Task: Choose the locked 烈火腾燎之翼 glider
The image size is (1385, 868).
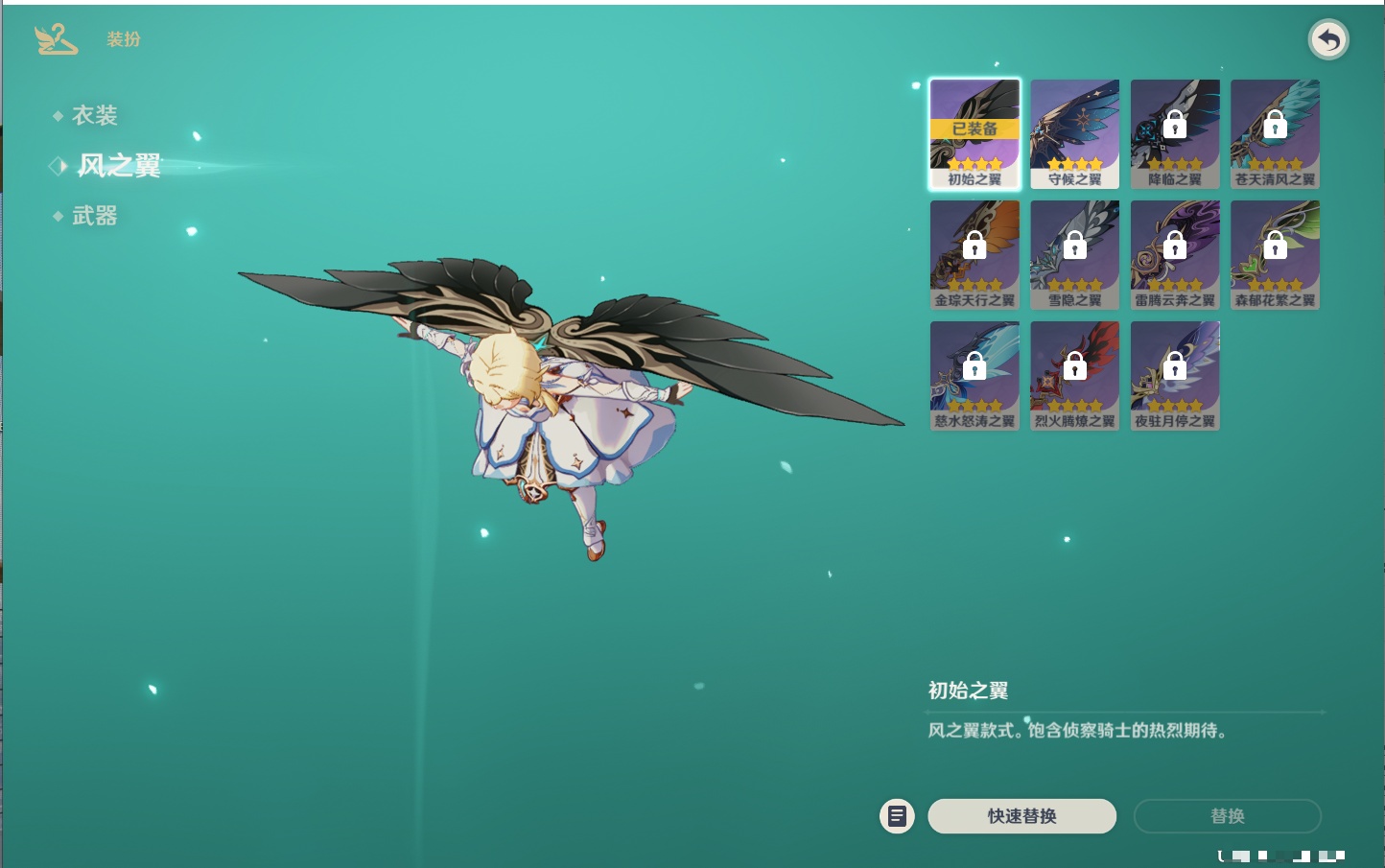Action: [x=1074, y=375]
